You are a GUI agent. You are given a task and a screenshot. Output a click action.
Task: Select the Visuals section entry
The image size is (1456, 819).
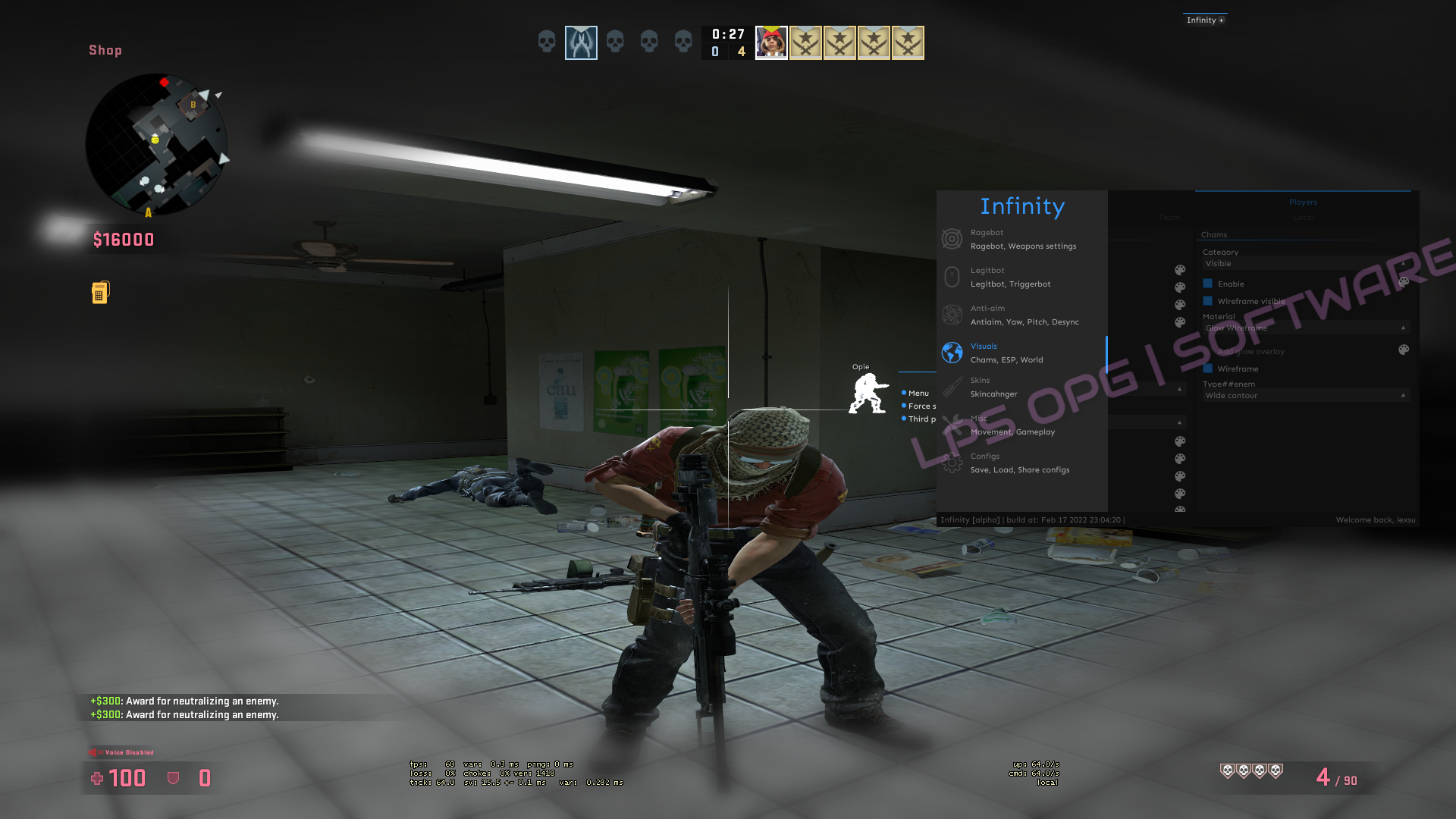coord(1021,353)
